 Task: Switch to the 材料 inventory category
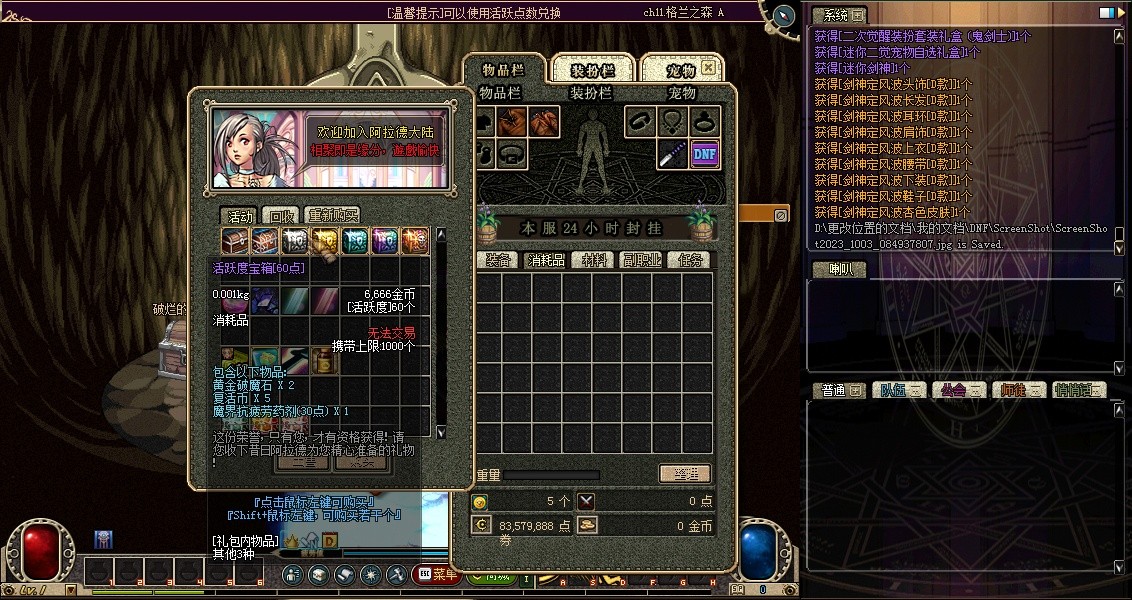point(597,259)
